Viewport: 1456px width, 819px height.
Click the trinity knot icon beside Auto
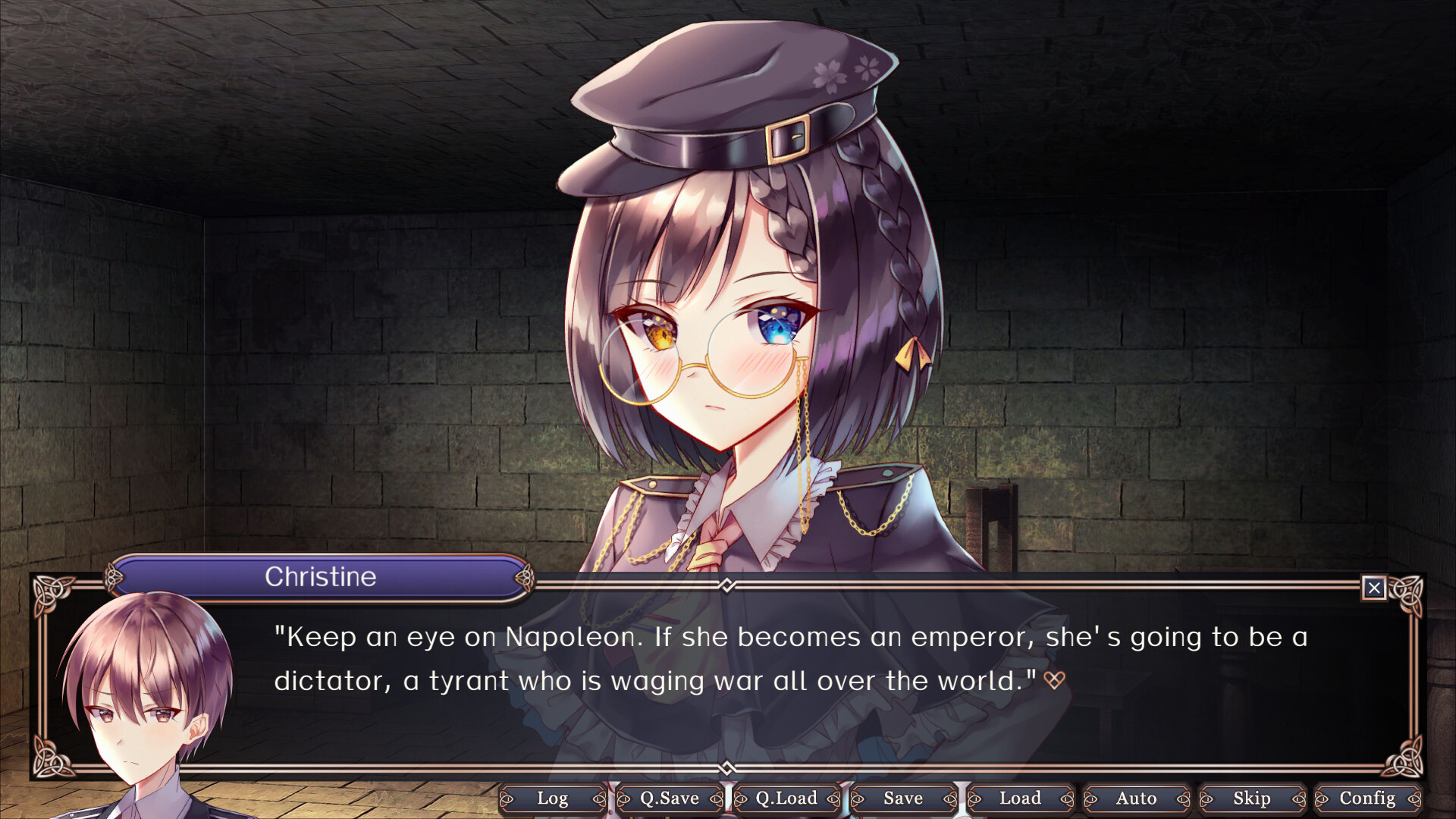click(1090, 799)
